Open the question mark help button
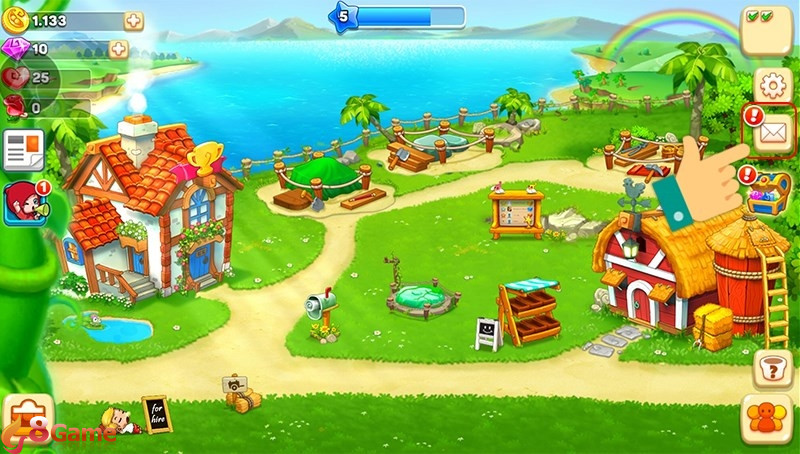This screenshot has width=800, height=454. [x=771, y=368]
